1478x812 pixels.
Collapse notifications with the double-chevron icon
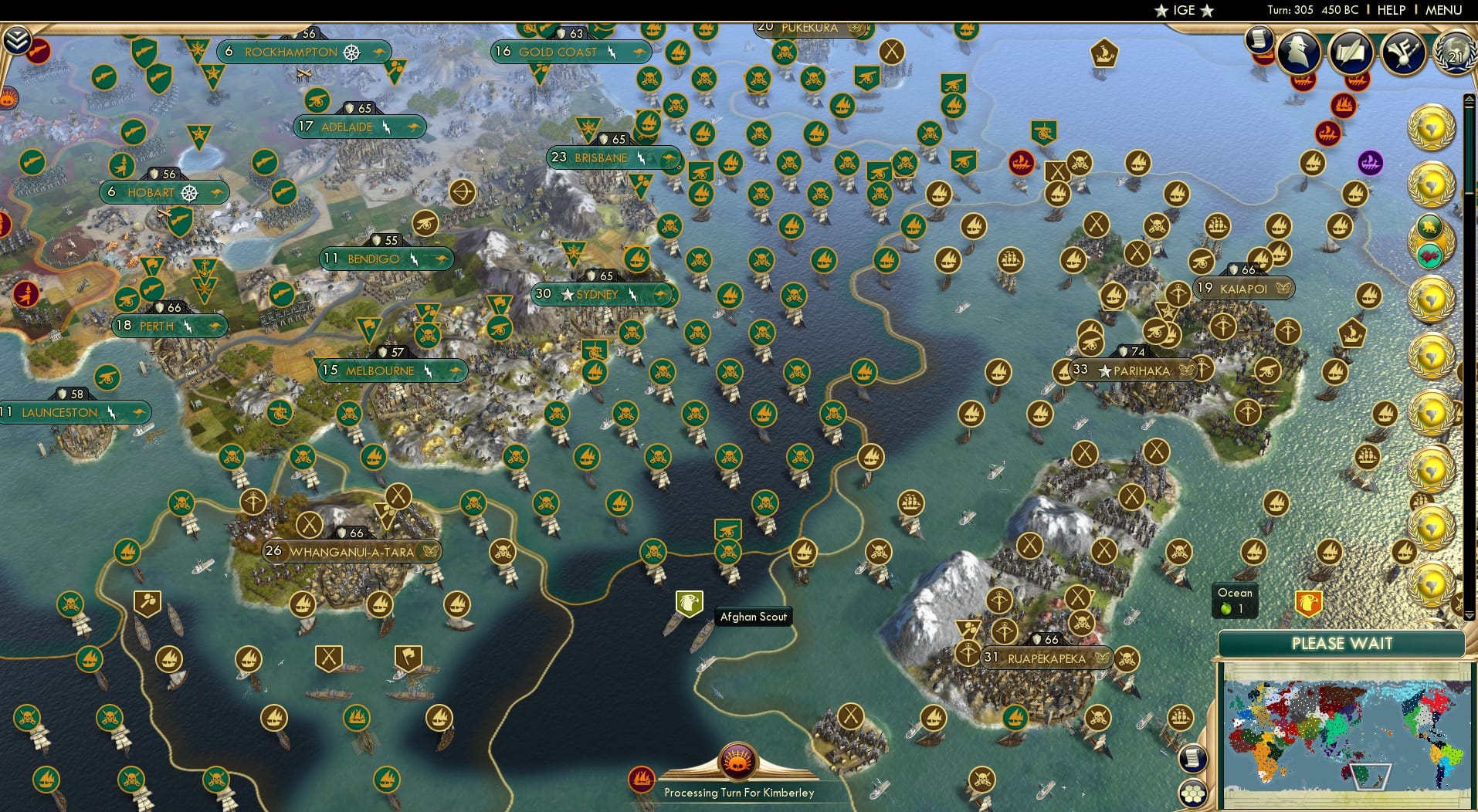(18, 41)
